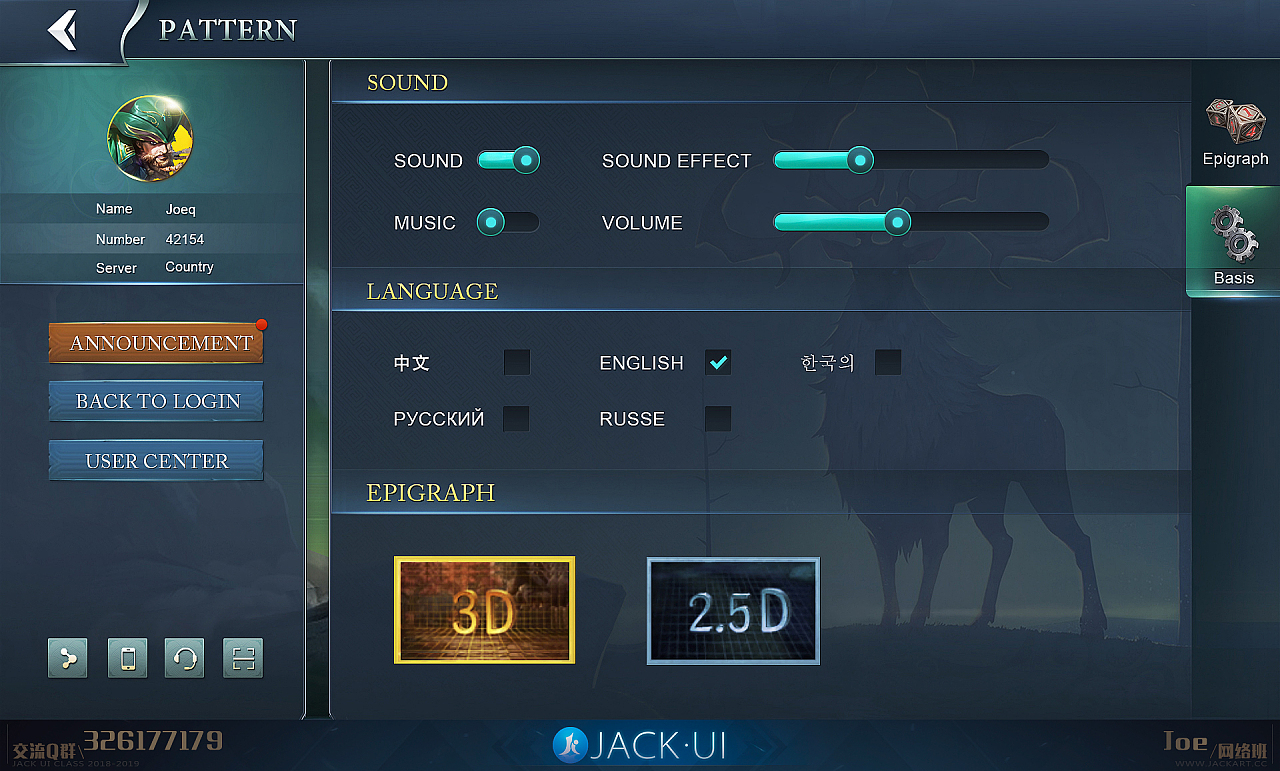Uncheck the English language checkbox

718,362
